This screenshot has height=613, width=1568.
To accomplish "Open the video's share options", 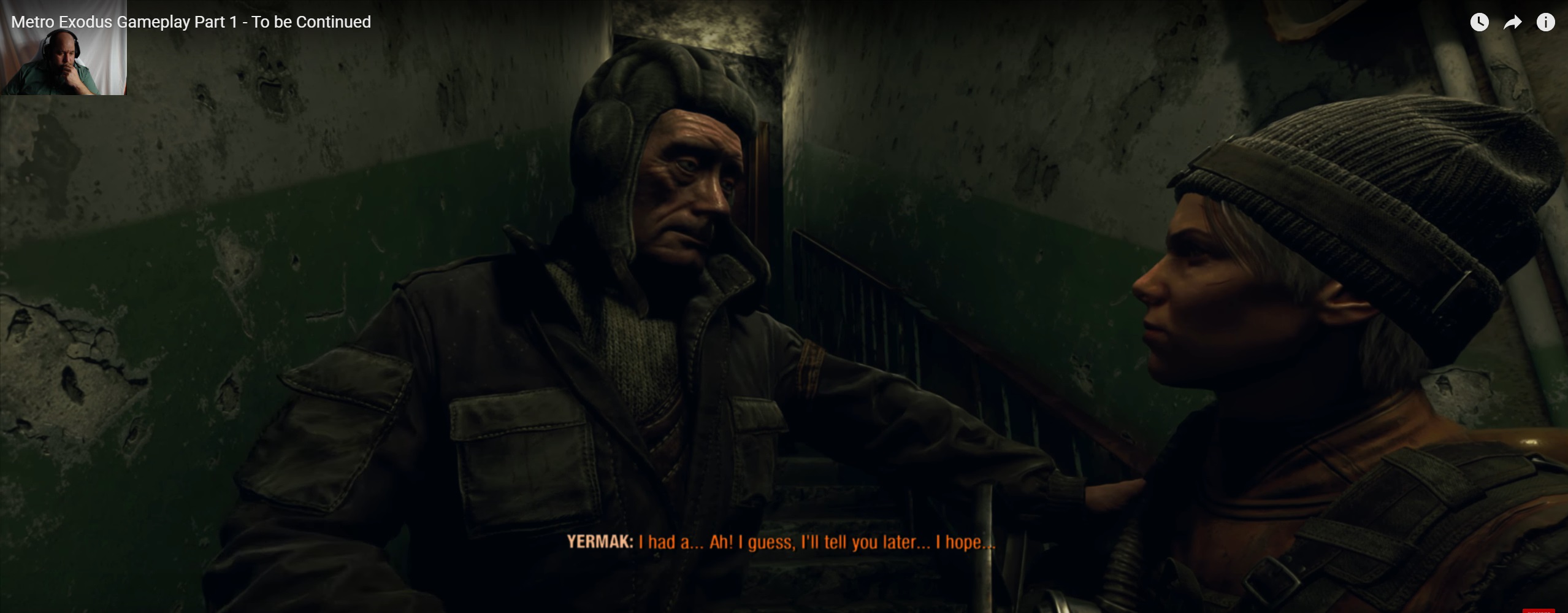I will 1512,23.
